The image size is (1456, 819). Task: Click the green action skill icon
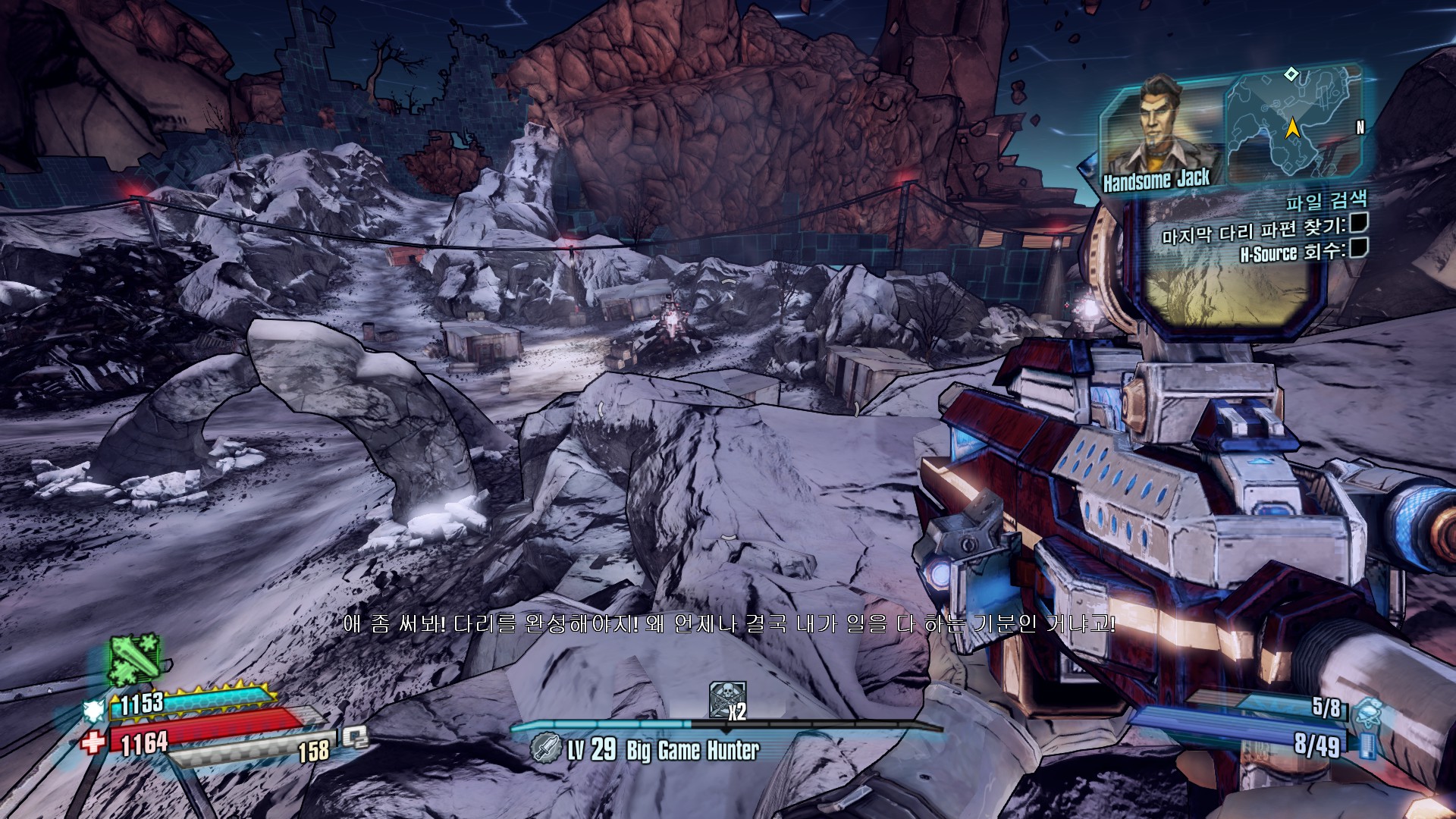point(134,658)
